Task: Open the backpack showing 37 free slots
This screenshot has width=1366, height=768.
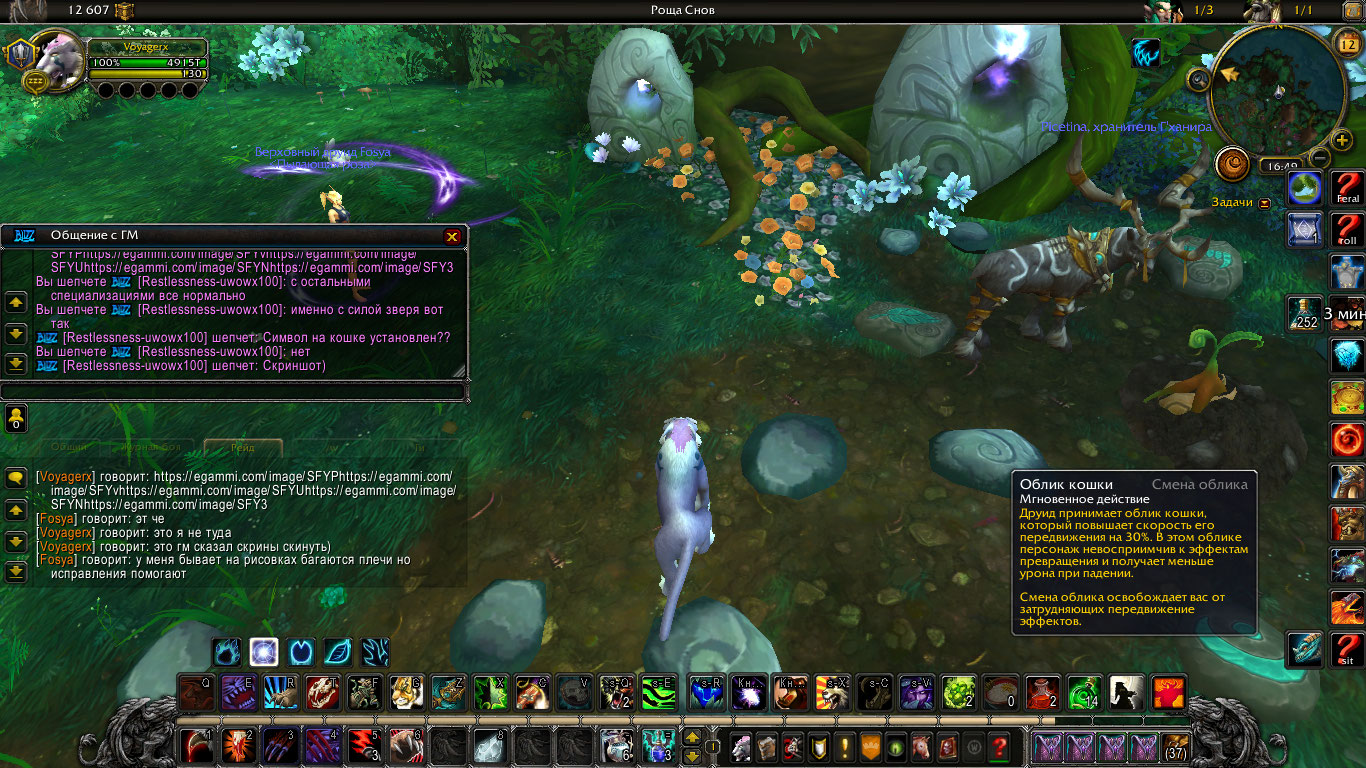Action: click(1176, 746)
